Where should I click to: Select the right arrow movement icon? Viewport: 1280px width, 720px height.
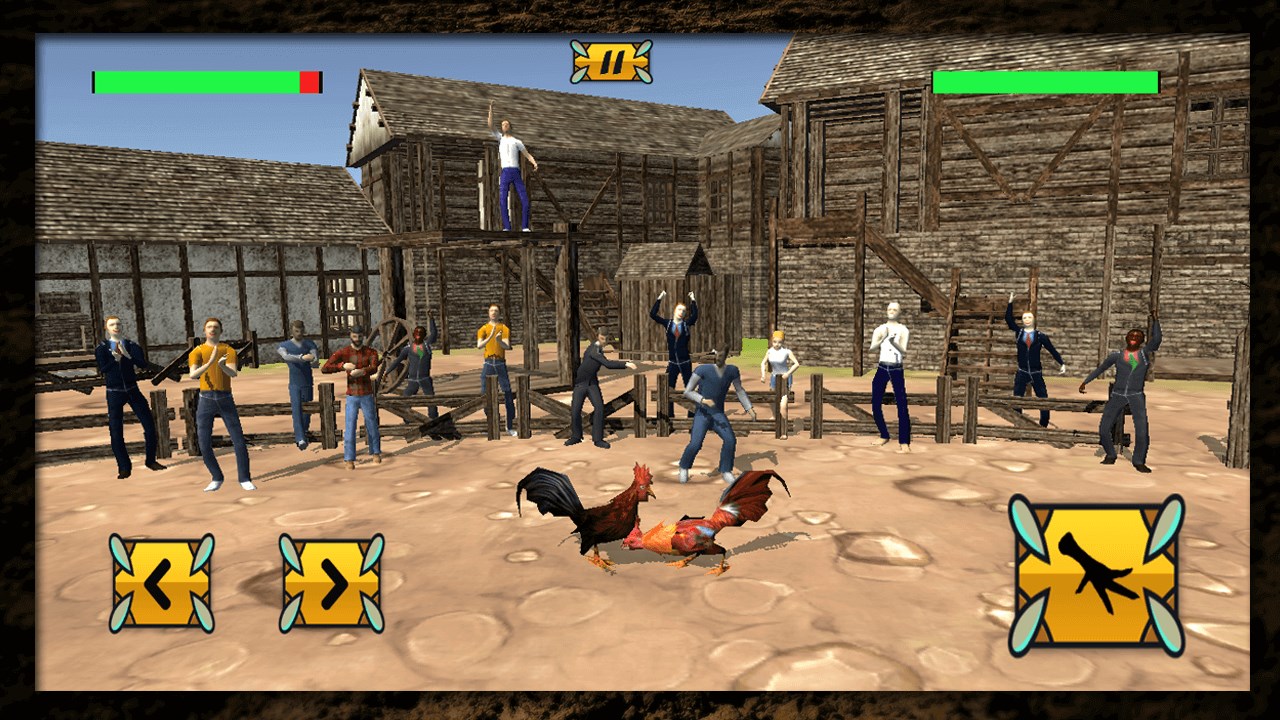tap(330, 585)
